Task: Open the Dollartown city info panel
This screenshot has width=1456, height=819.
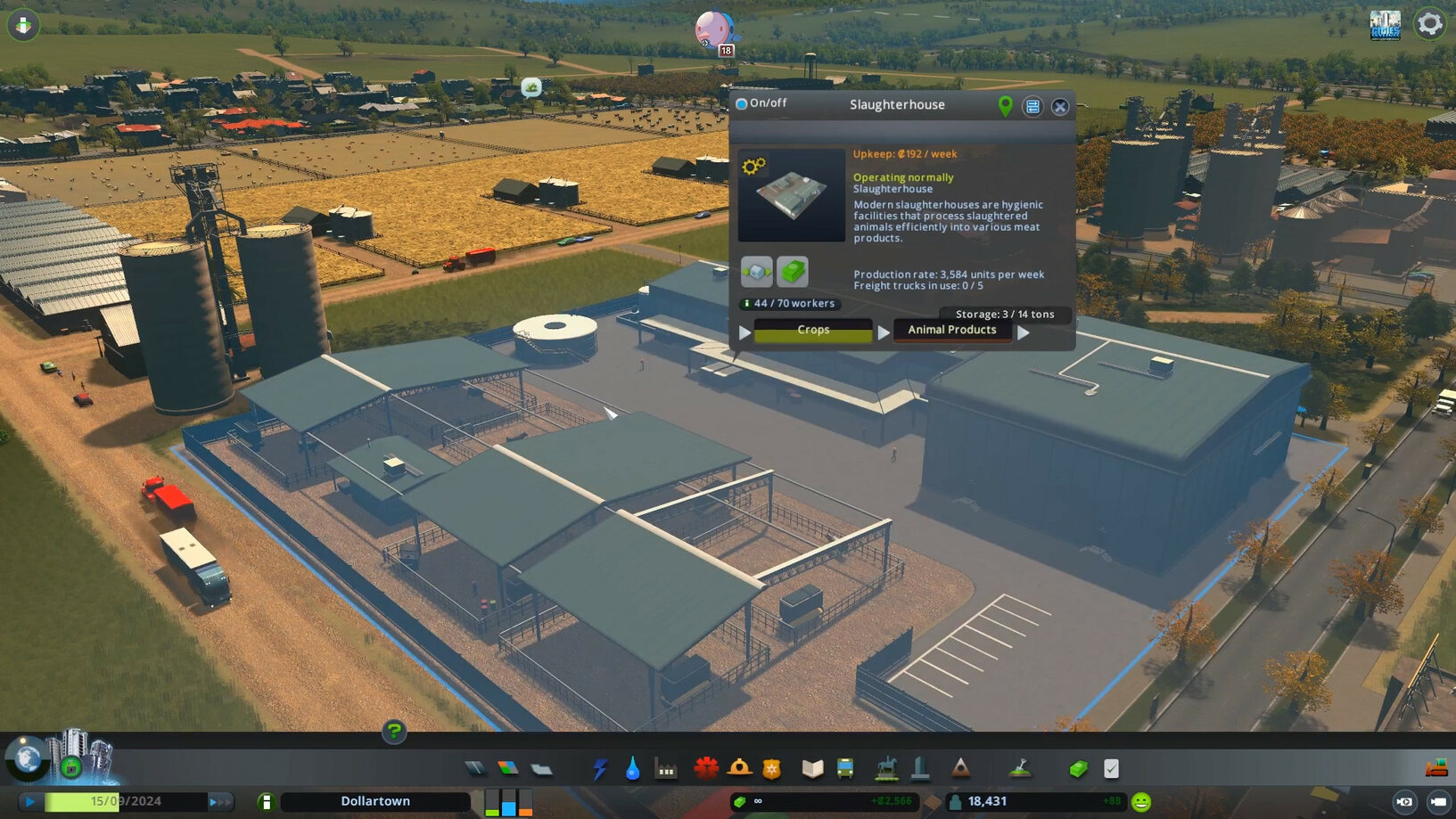Action: click(374, 801)
